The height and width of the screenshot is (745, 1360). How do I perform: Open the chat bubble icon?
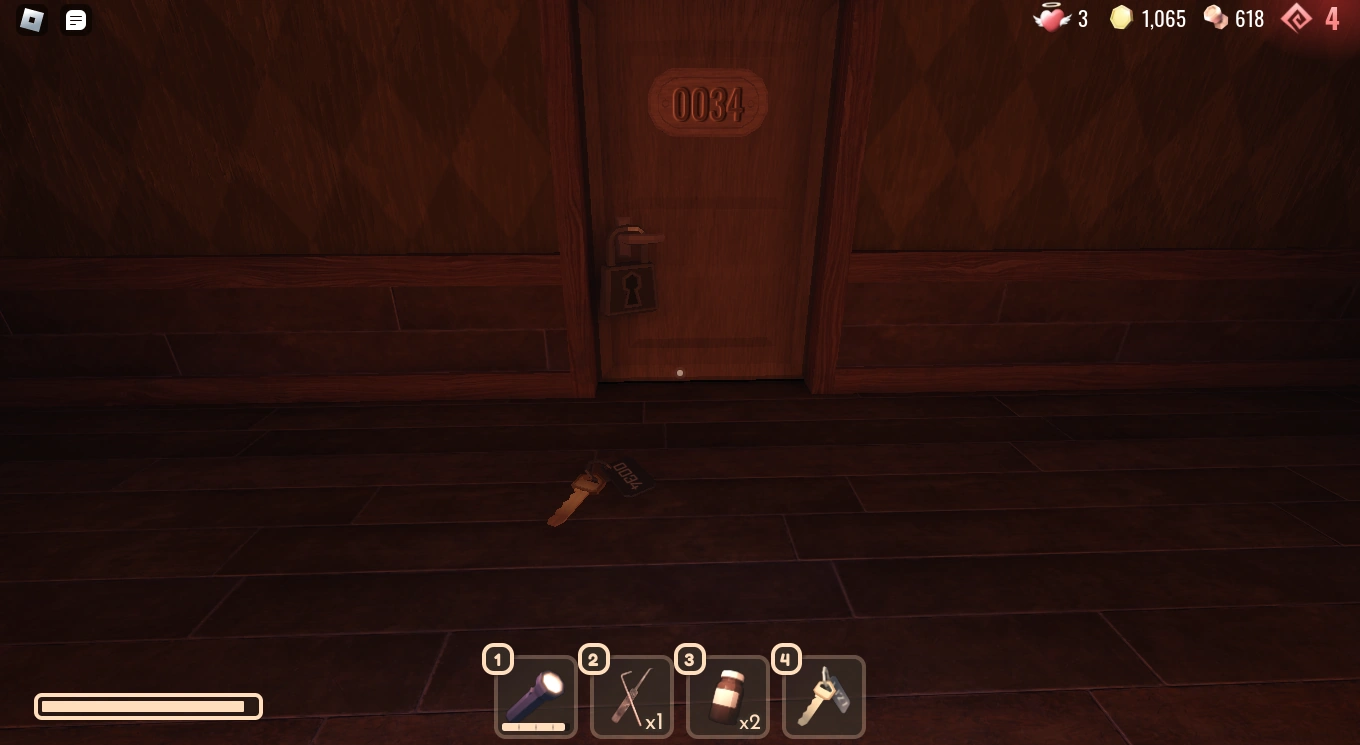(x=75, y=21)
